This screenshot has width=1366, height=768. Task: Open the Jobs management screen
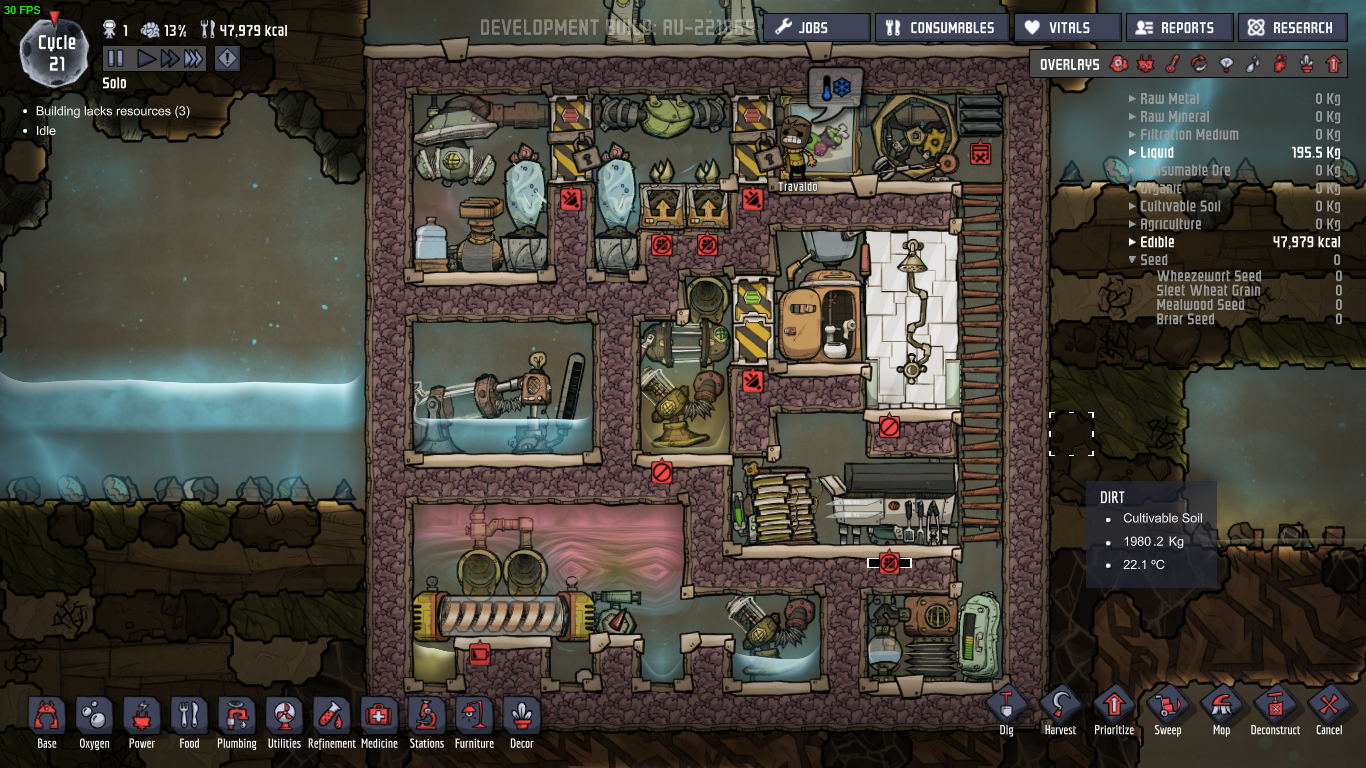click(816, 28)
